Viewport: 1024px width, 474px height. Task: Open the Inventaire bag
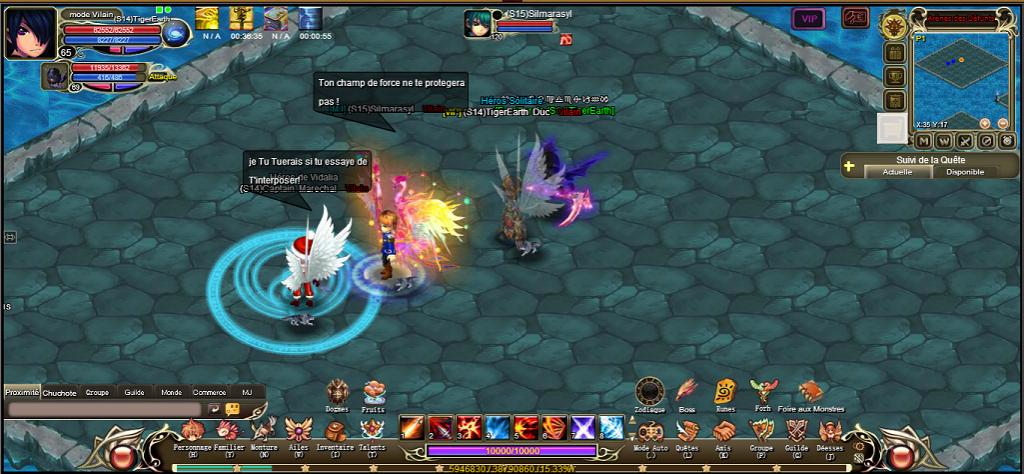pos(335,431)
